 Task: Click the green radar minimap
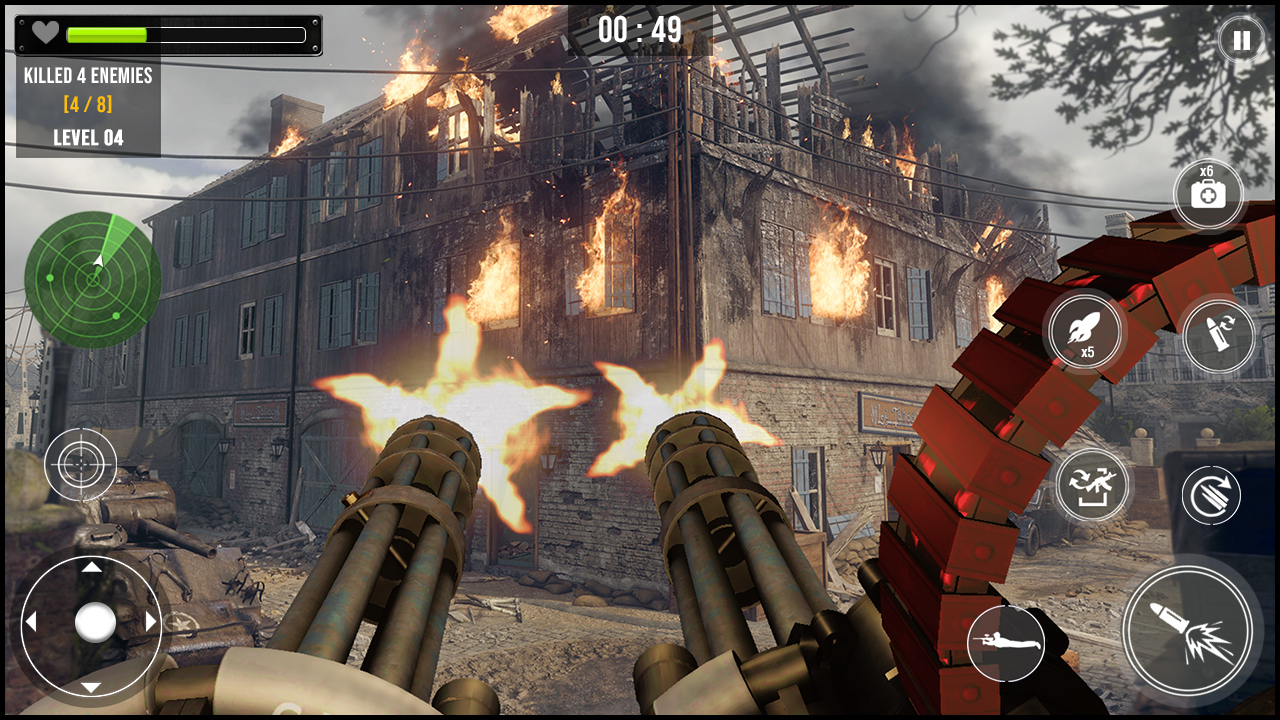click(x=93, y=279)
